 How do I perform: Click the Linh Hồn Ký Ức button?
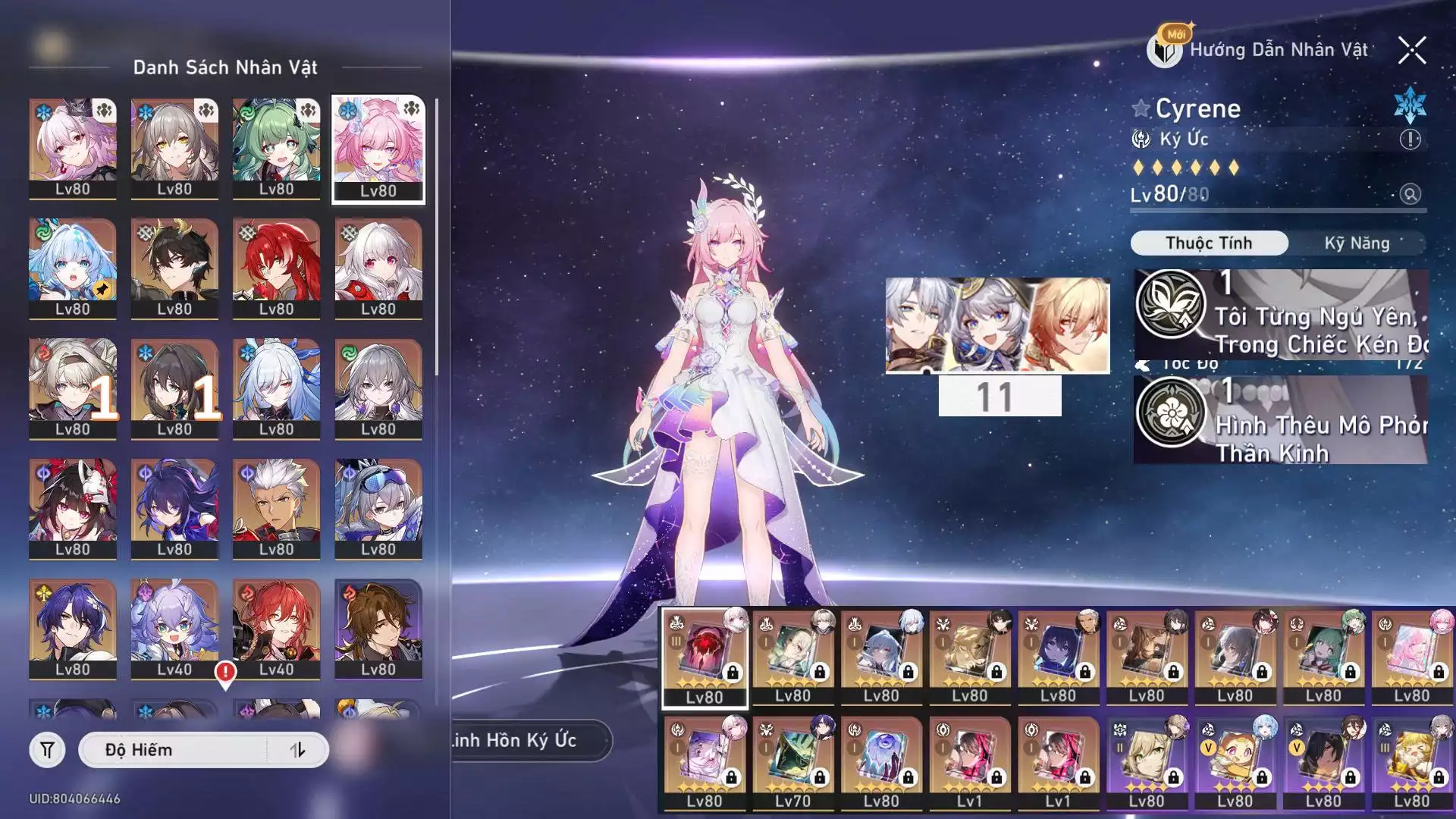point(531,740)
